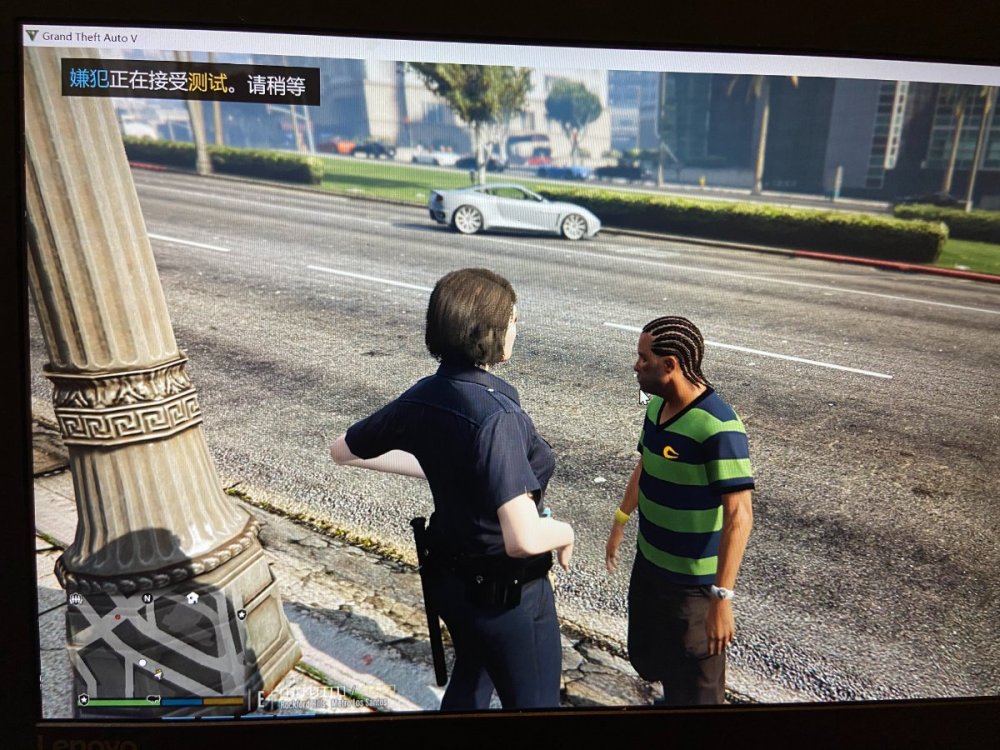
Task: Select the group of people blip on minimap
Action: click(x=76, y=599)
